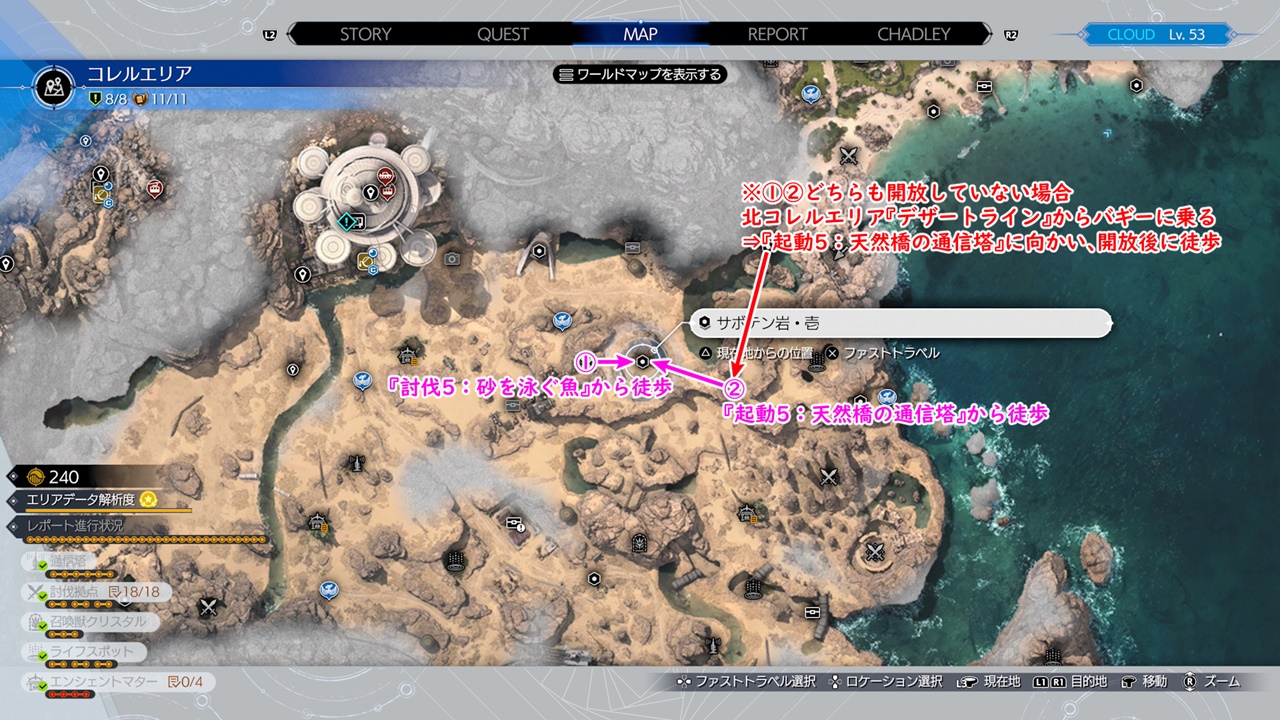
Task: Pick the エンシェントマター legend entry
Action: [110, 682]
